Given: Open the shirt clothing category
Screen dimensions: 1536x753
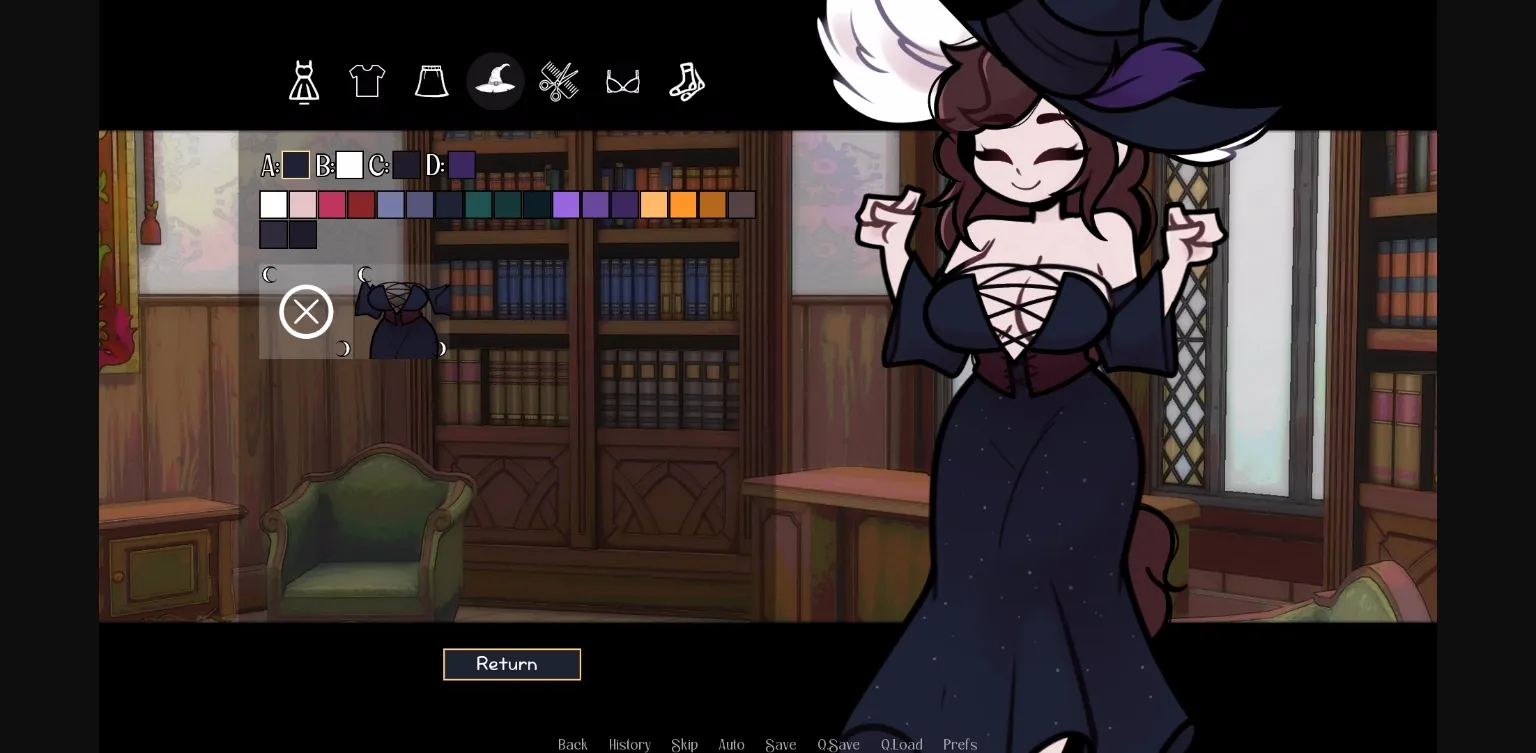Looking at the screenshot, I should pyautogui.click(x=366, y=81).
